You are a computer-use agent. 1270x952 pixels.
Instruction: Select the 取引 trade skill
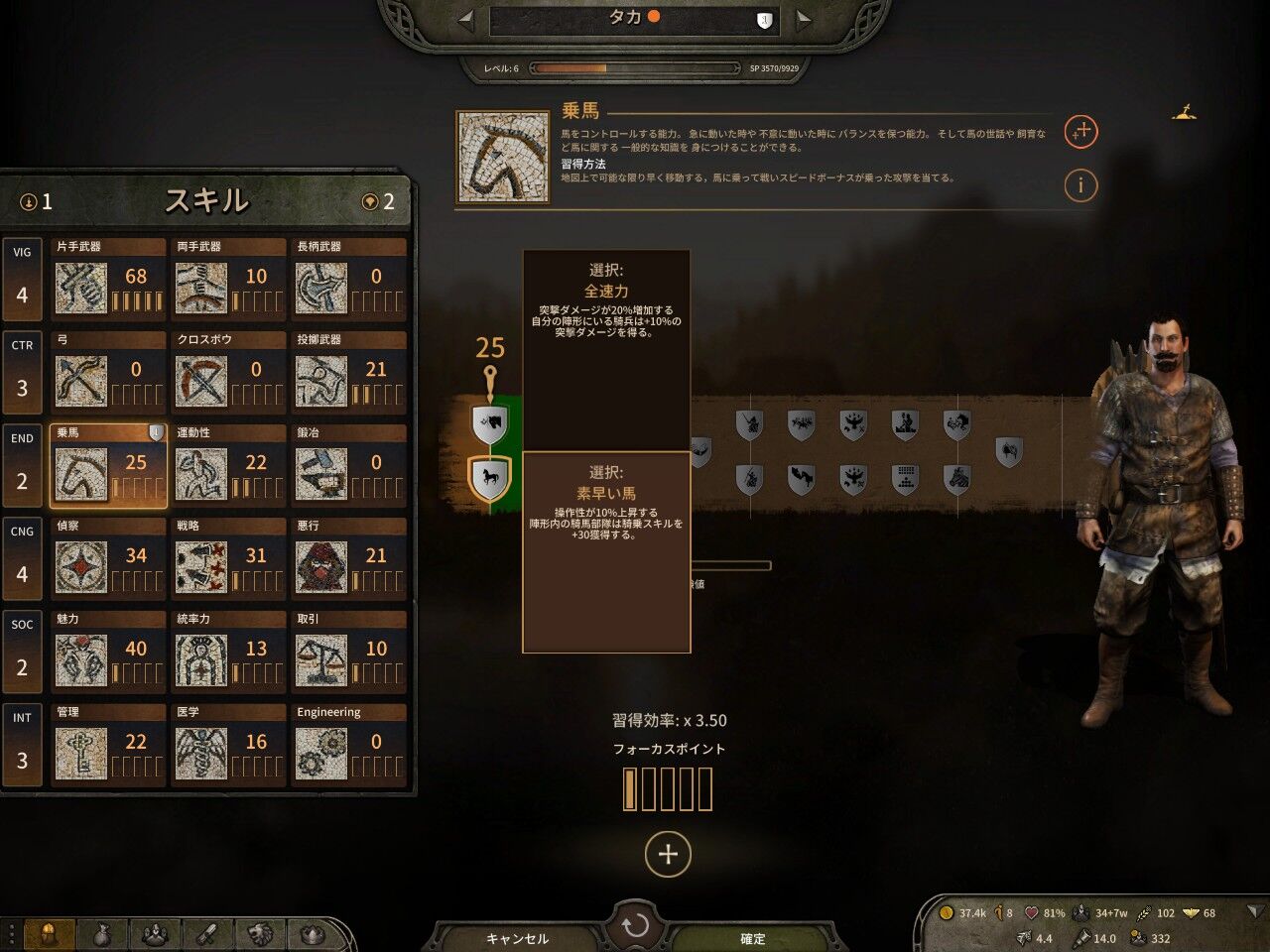[x=349, y=651]
